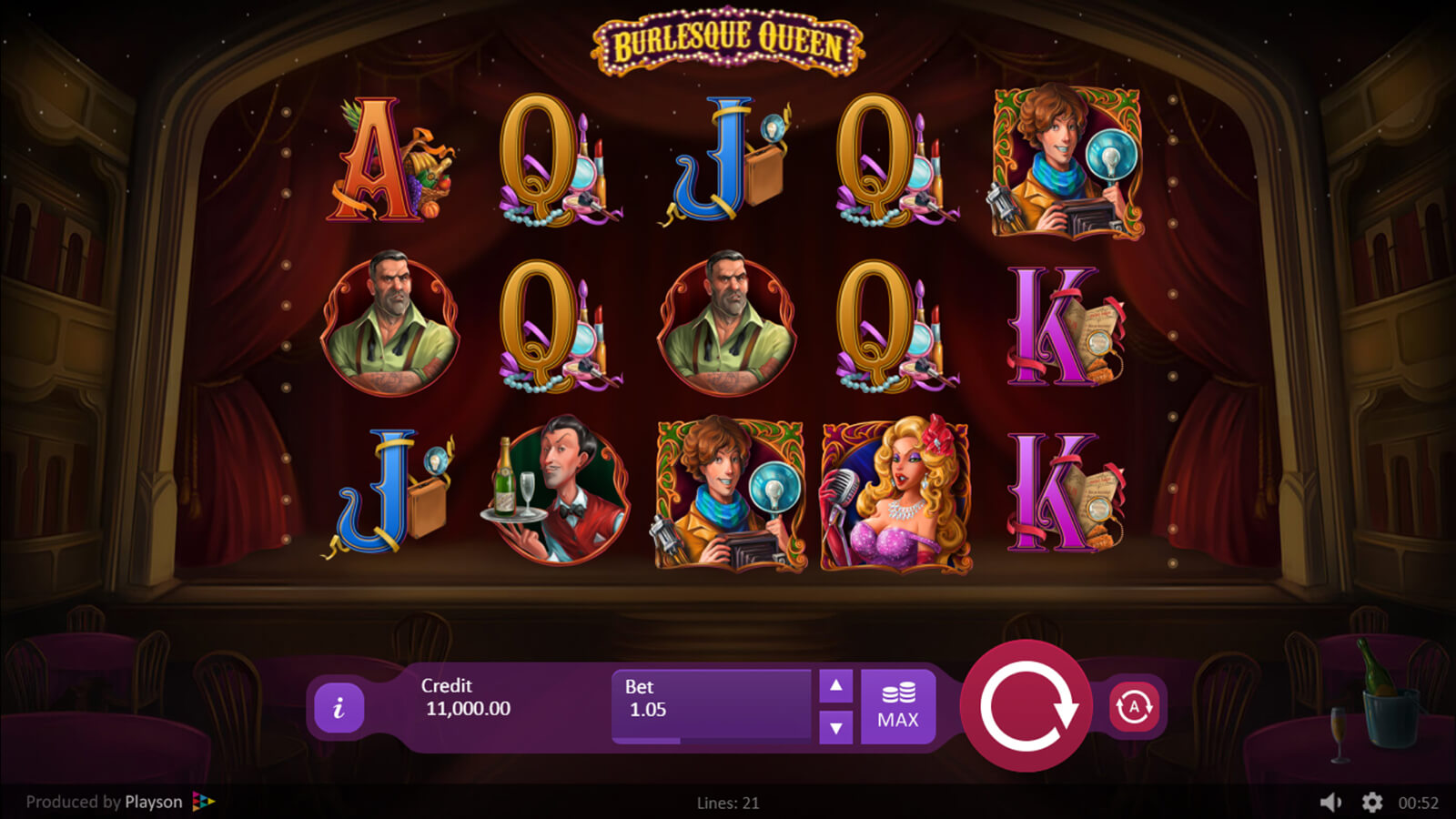Open the paytable info button
This screenshot has height=819, width=1456.
(x=339, y=707)
